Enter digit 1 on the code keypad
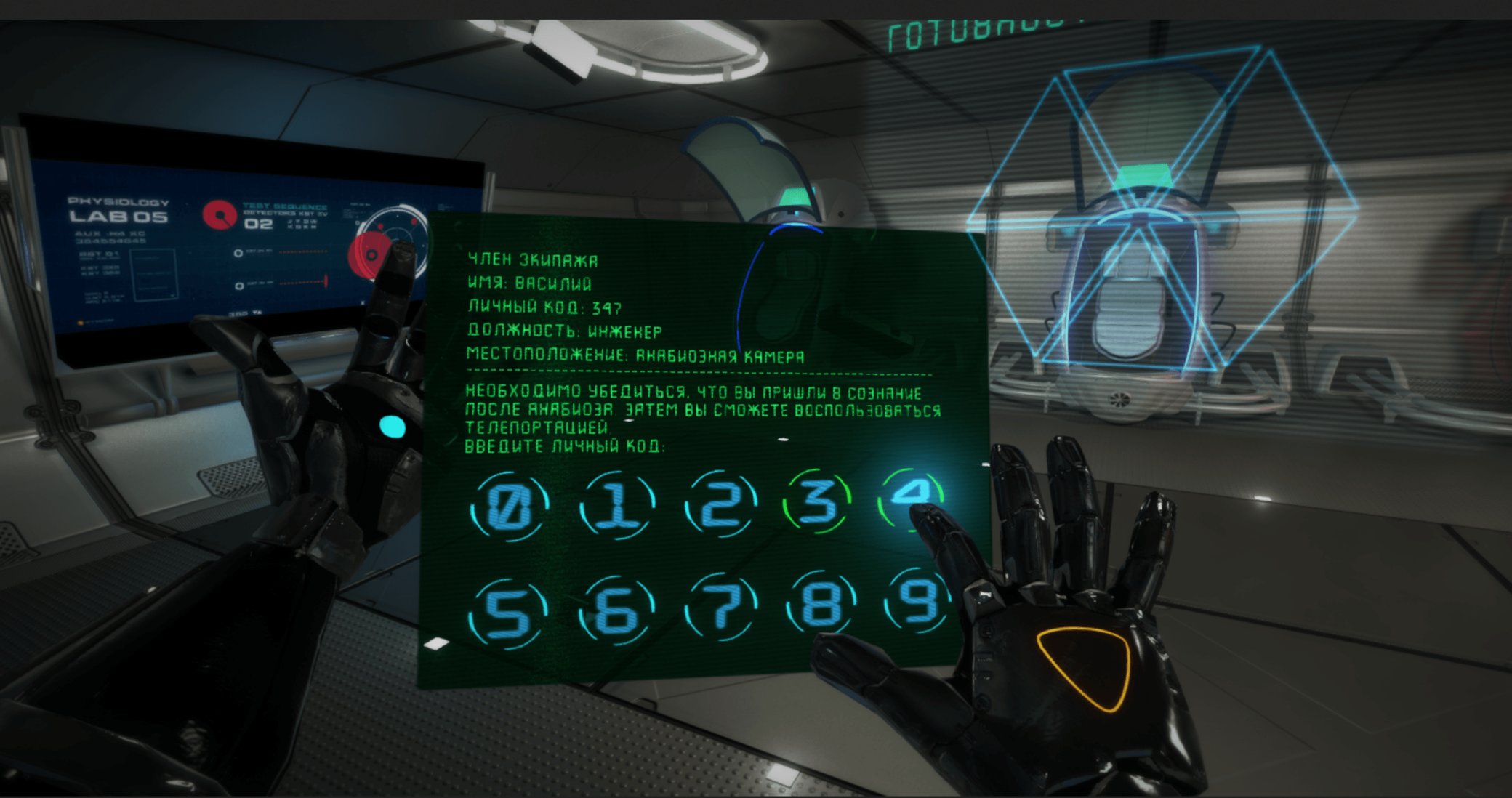This screenshot has width=1512, height=798. coord(617,505)
